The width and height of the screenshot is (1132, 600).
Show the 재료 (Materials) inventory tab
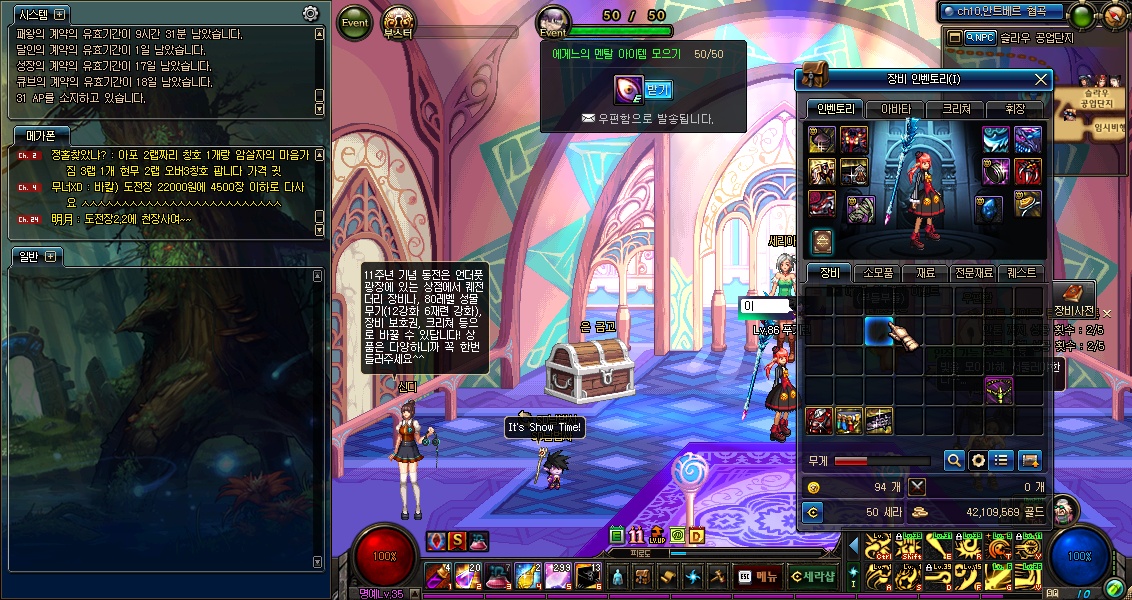click(x=925, y=273)
